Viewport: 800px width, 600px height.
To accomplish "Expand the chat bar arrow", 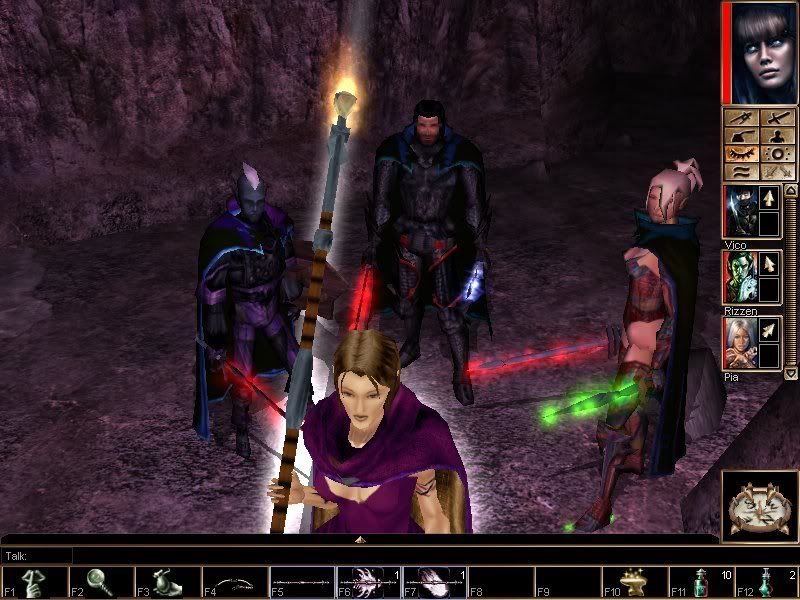I will point(360,540).
